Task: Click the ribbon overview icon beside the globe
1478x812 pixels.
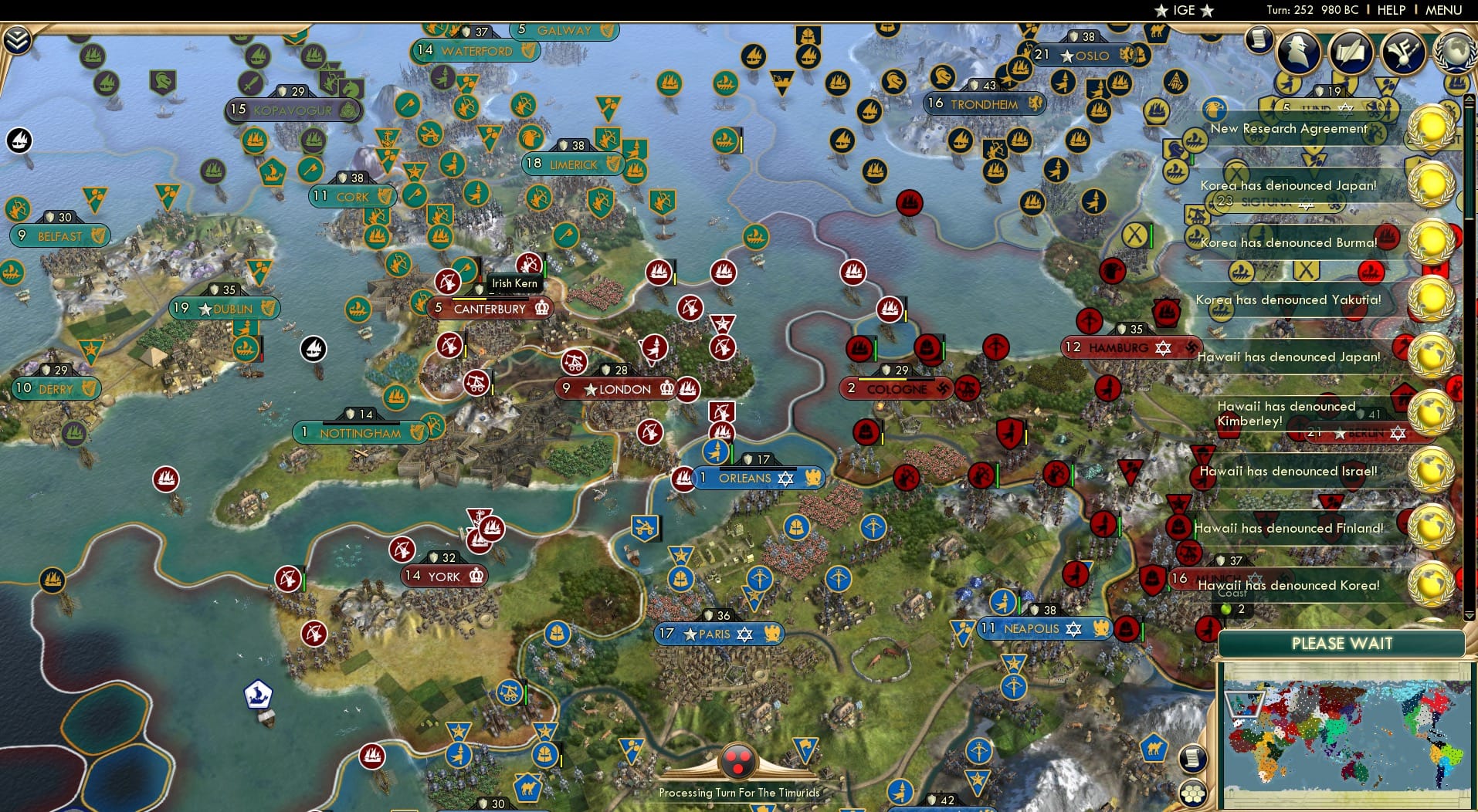Action: [x=1403, y=52]
